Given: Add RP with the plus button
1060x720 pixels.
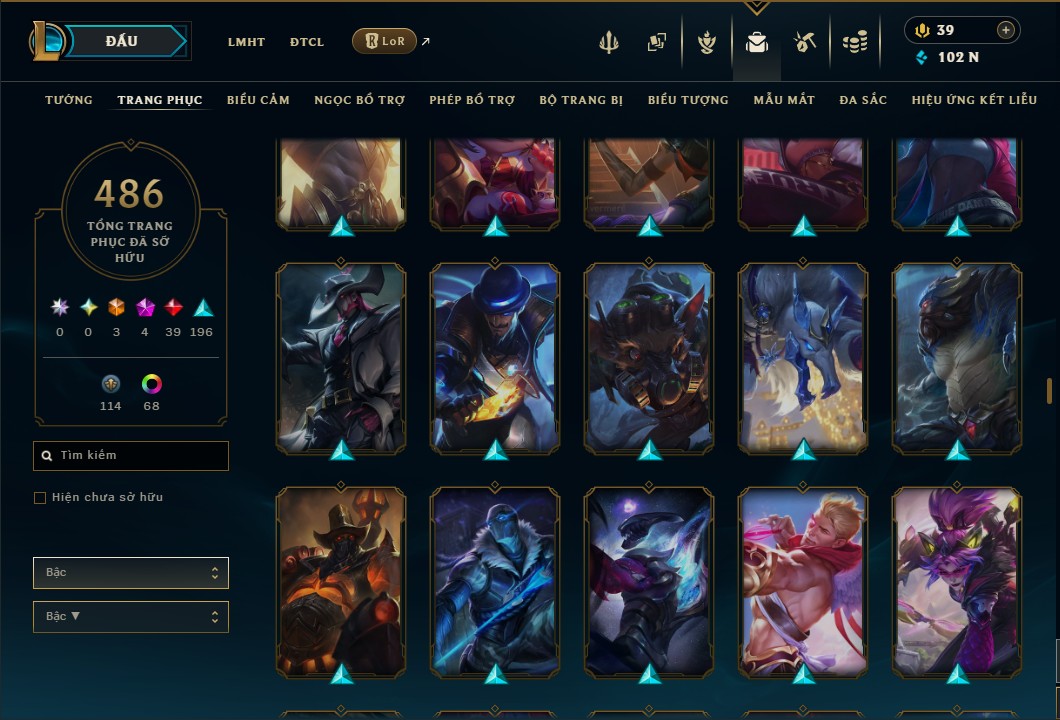Looking at the screenshot, I should tap(1006, 30).
